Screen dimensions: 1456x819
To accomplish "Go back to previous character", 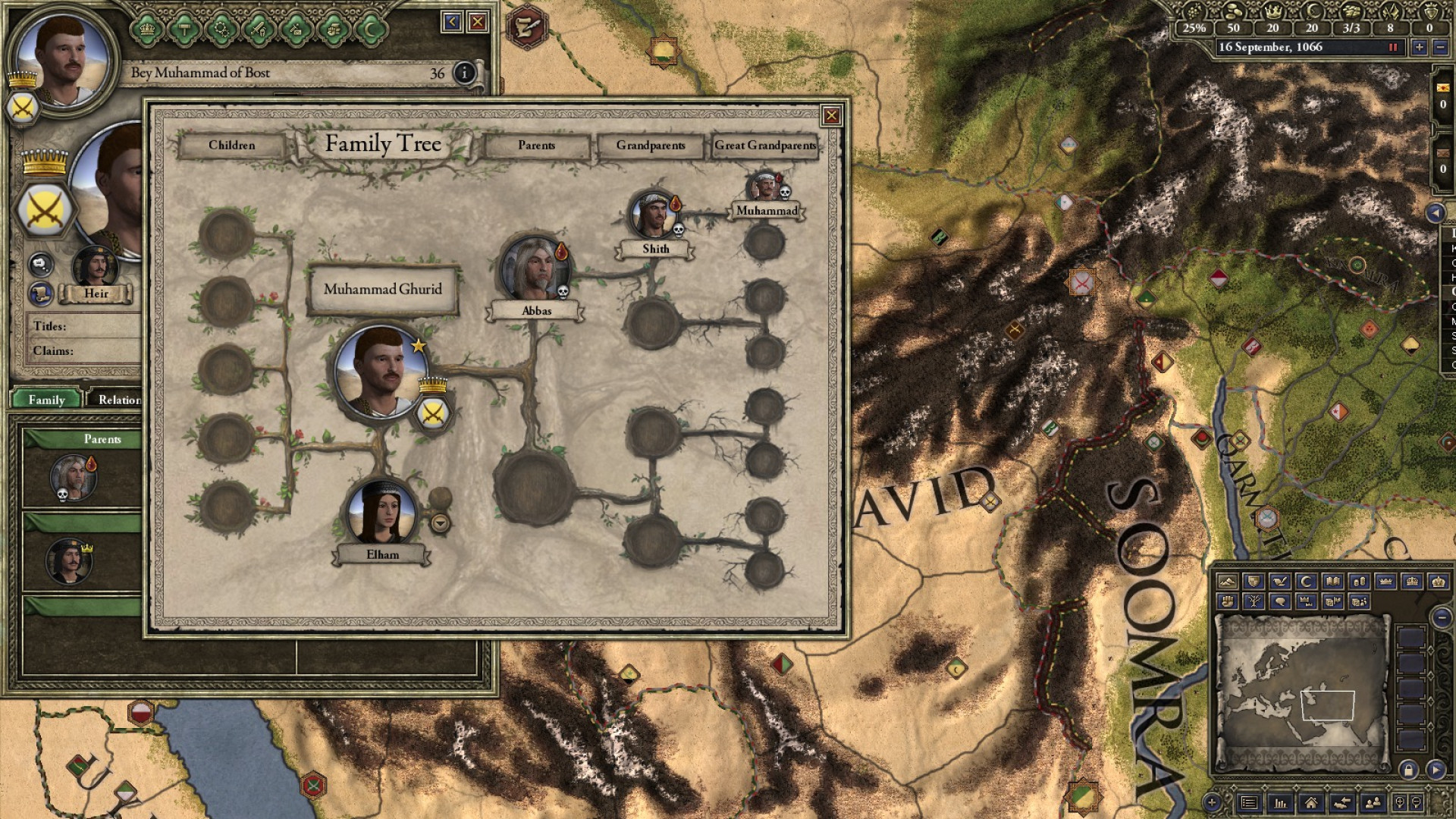I will pos(452,22).
